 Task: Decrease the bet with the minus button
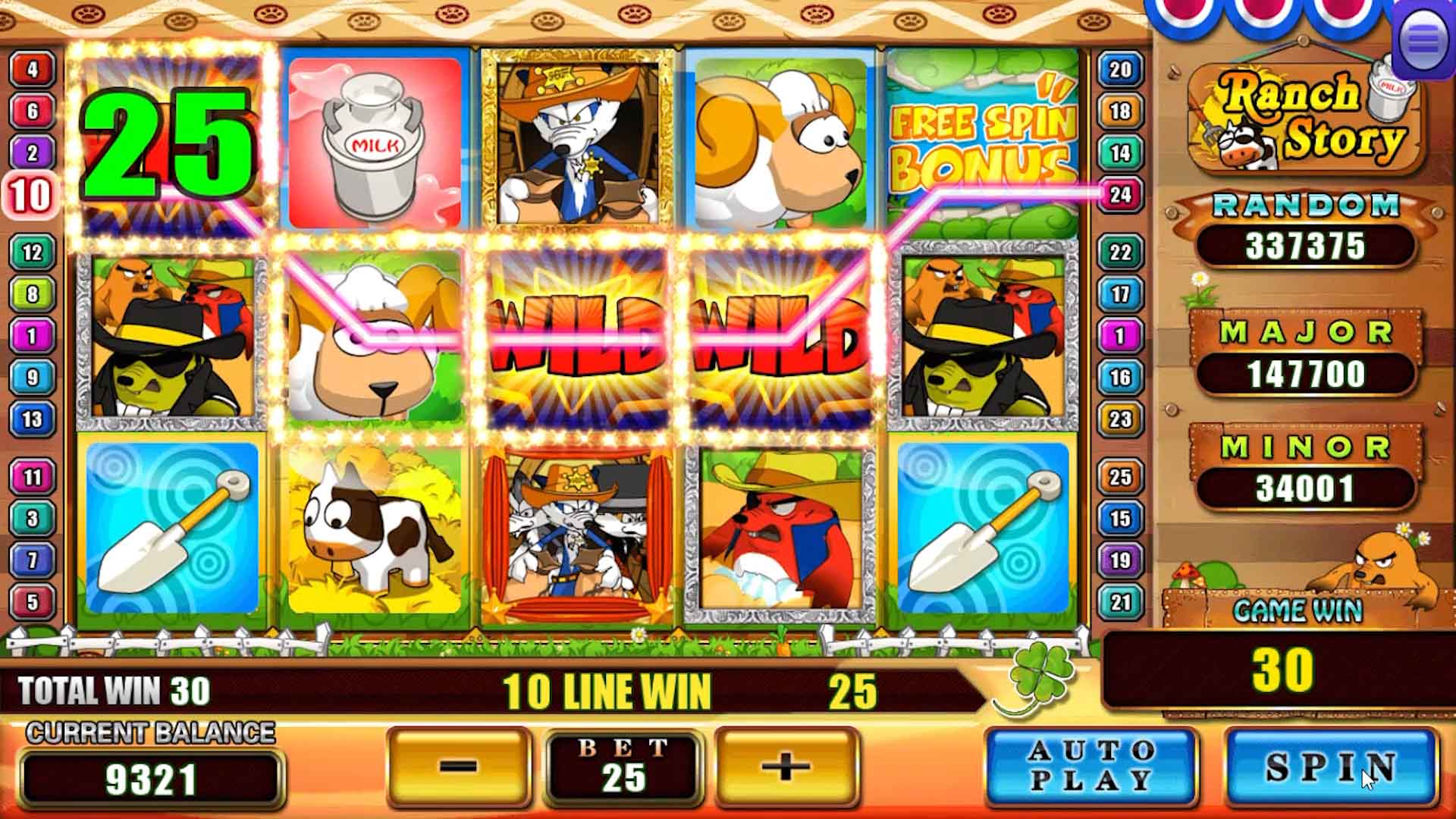pos(458,767)
